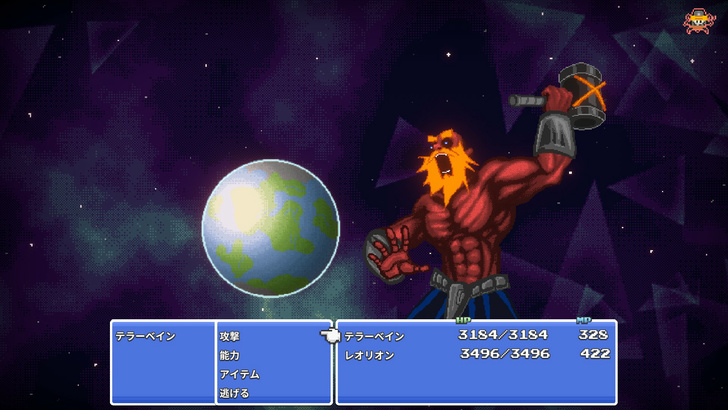Choose the 能力 (Ability) command
728x410 pixels.
click(x=230, y=355)
